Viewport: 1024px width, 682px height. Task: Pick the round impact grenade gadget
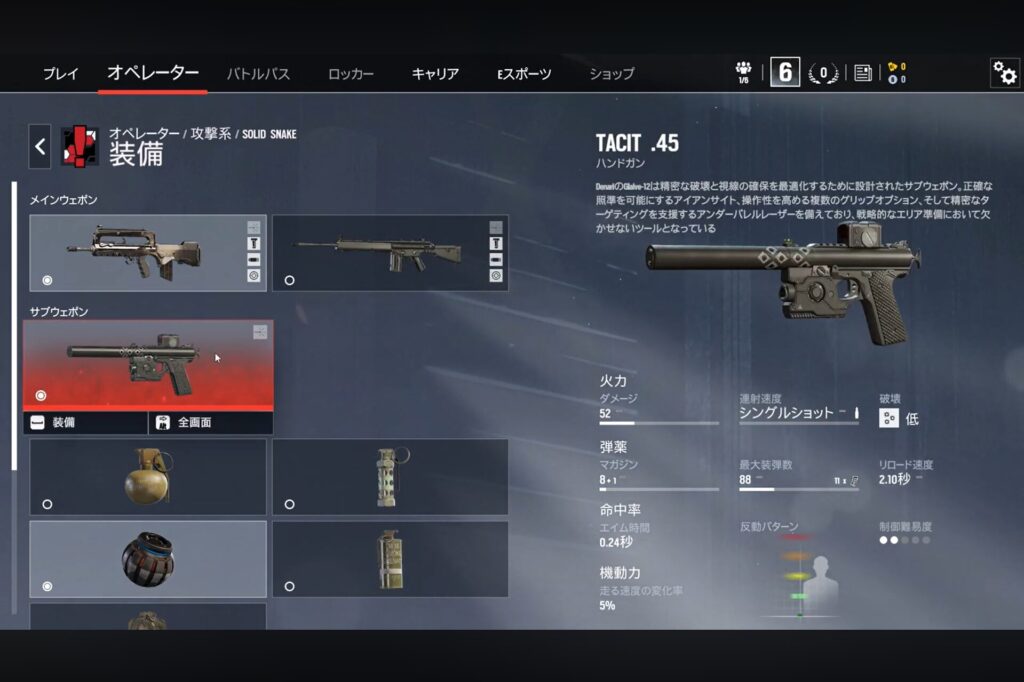click(148, 558)
